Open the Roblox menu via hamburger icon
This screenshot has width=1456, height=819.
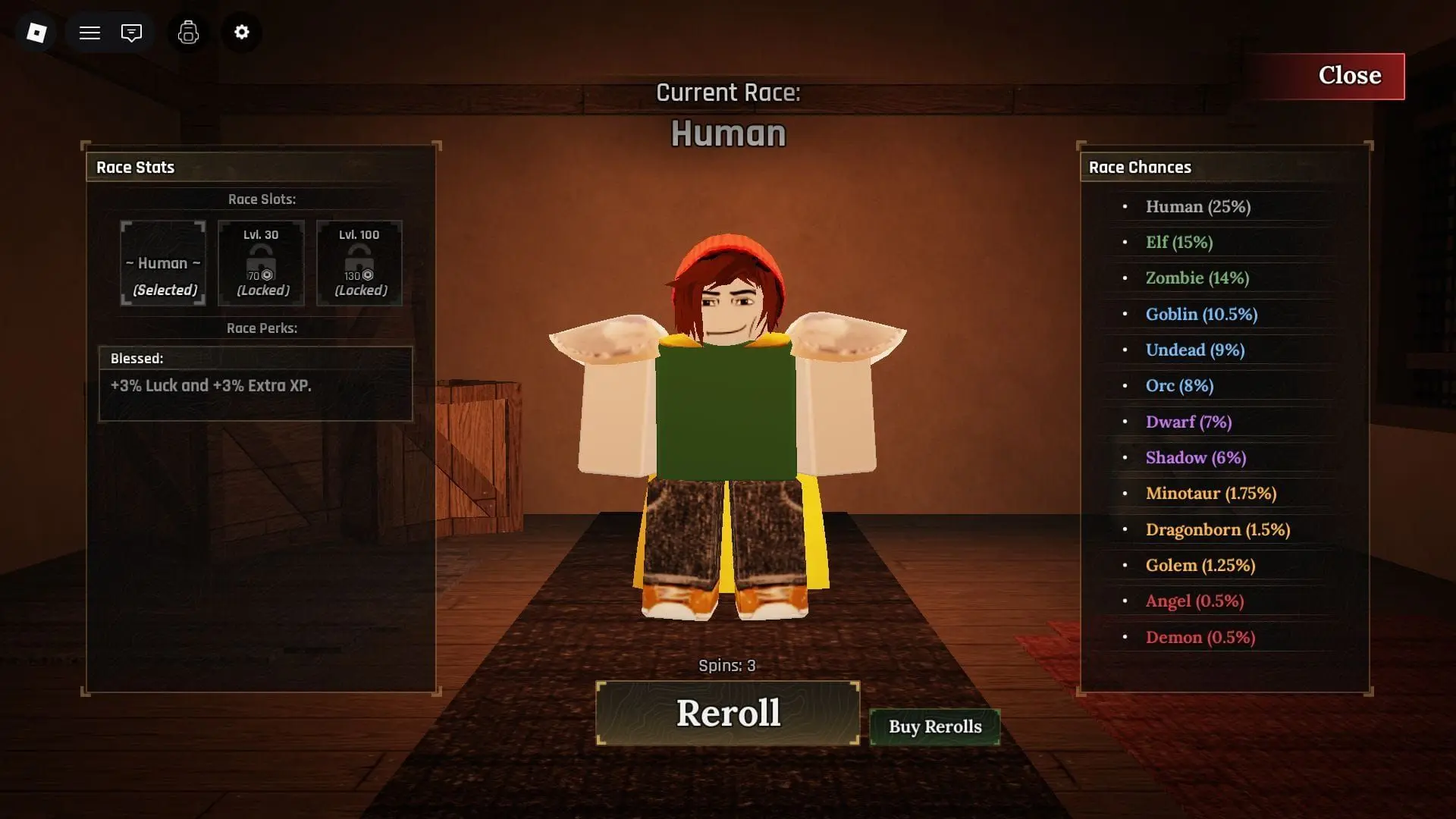[89, 33]
